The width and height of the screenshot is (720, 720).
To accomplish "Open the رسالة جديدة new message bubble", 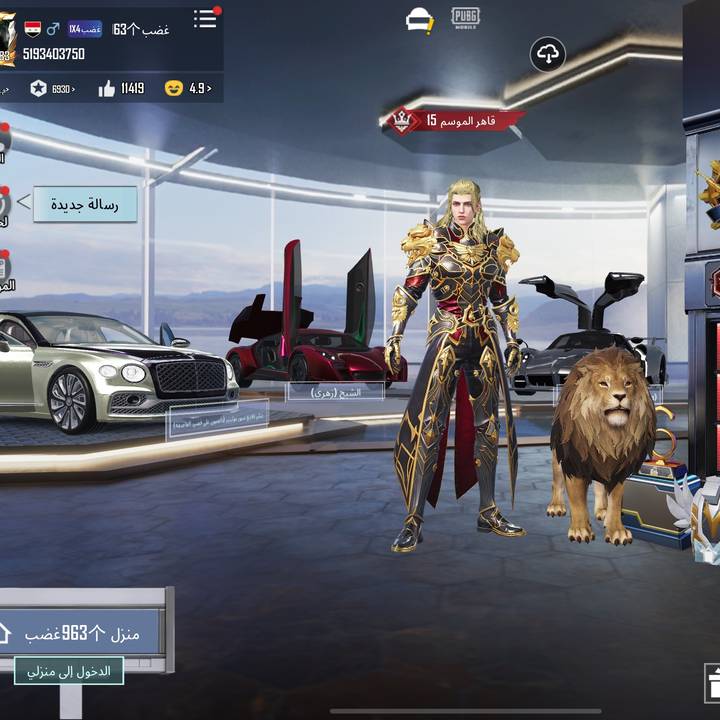I will click(x=85, y=204).
